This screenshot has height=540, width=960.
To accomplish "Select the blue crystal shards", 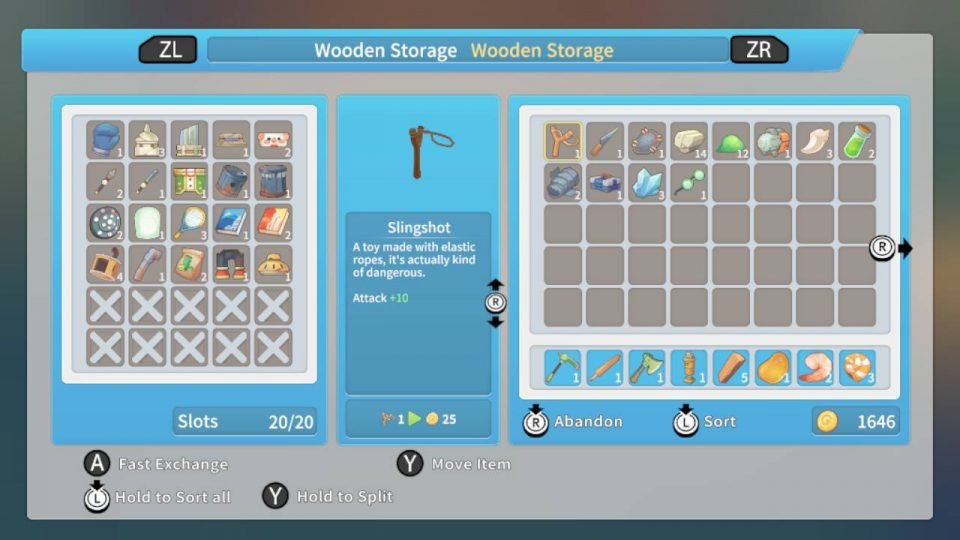I will 647,182.
